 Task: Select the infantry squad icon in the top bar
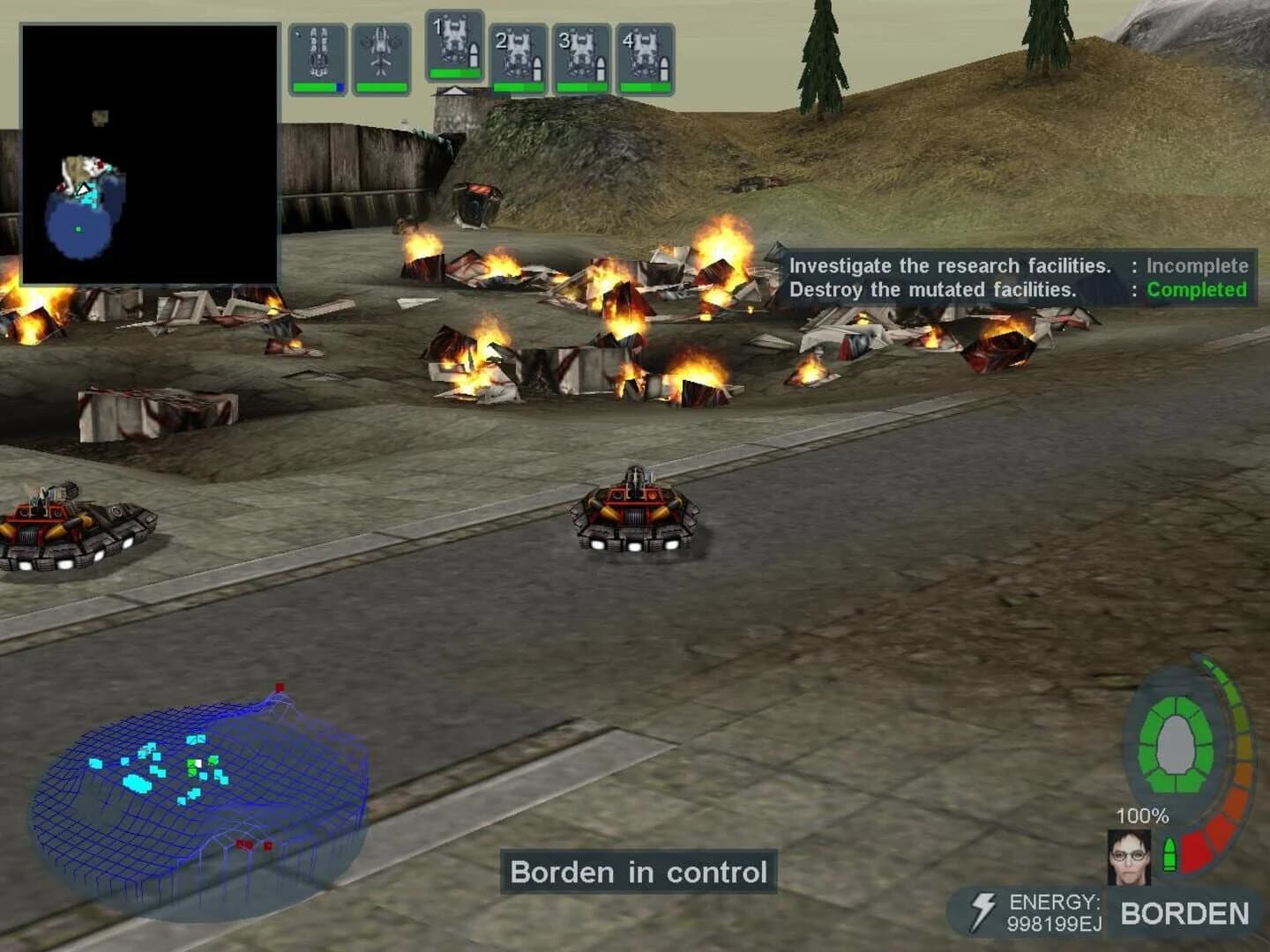[320, 53]
